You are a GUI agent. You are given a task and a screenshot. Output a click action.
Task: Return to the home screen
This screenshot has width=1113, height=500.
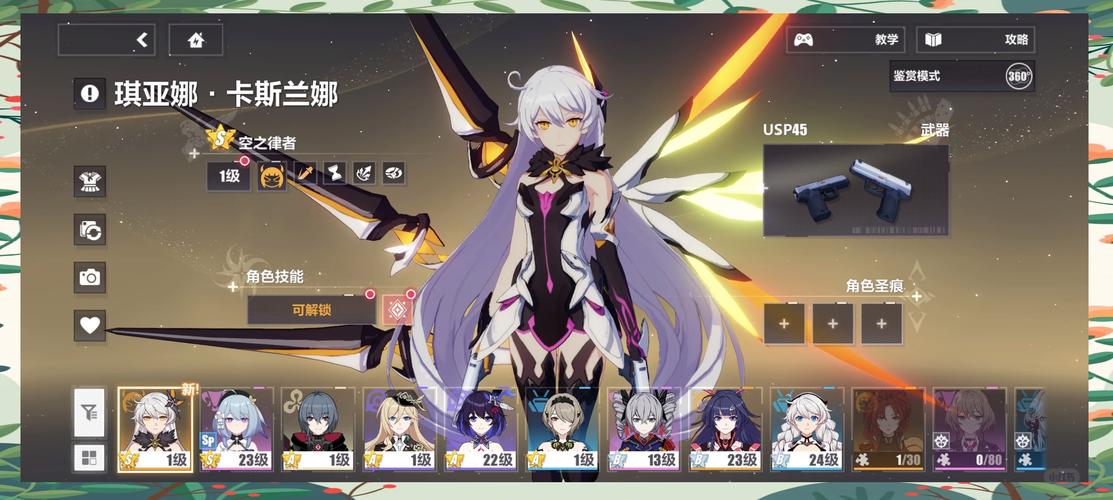point(195,40)
